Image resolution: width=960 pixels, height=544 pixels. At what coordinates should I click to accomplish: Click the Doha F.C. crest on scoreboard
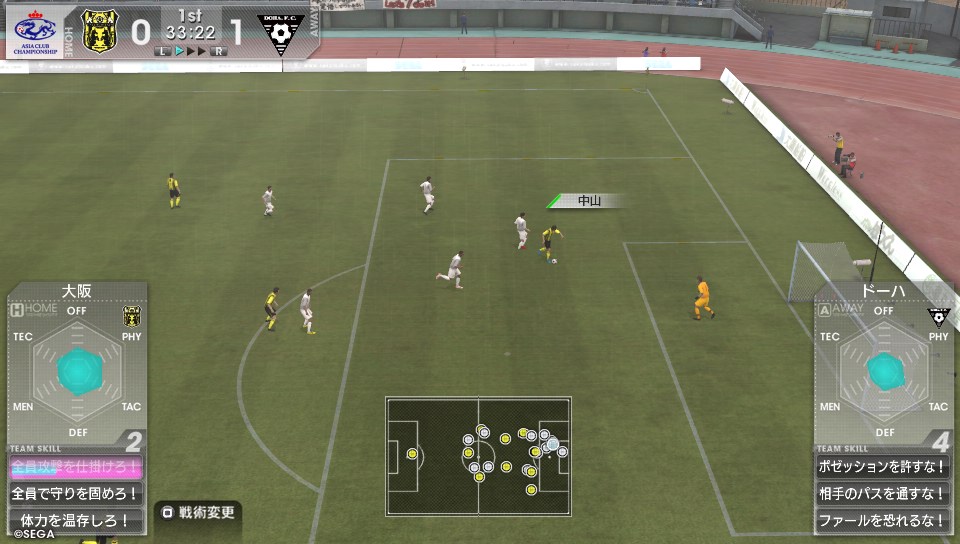[x=281, y=33]
